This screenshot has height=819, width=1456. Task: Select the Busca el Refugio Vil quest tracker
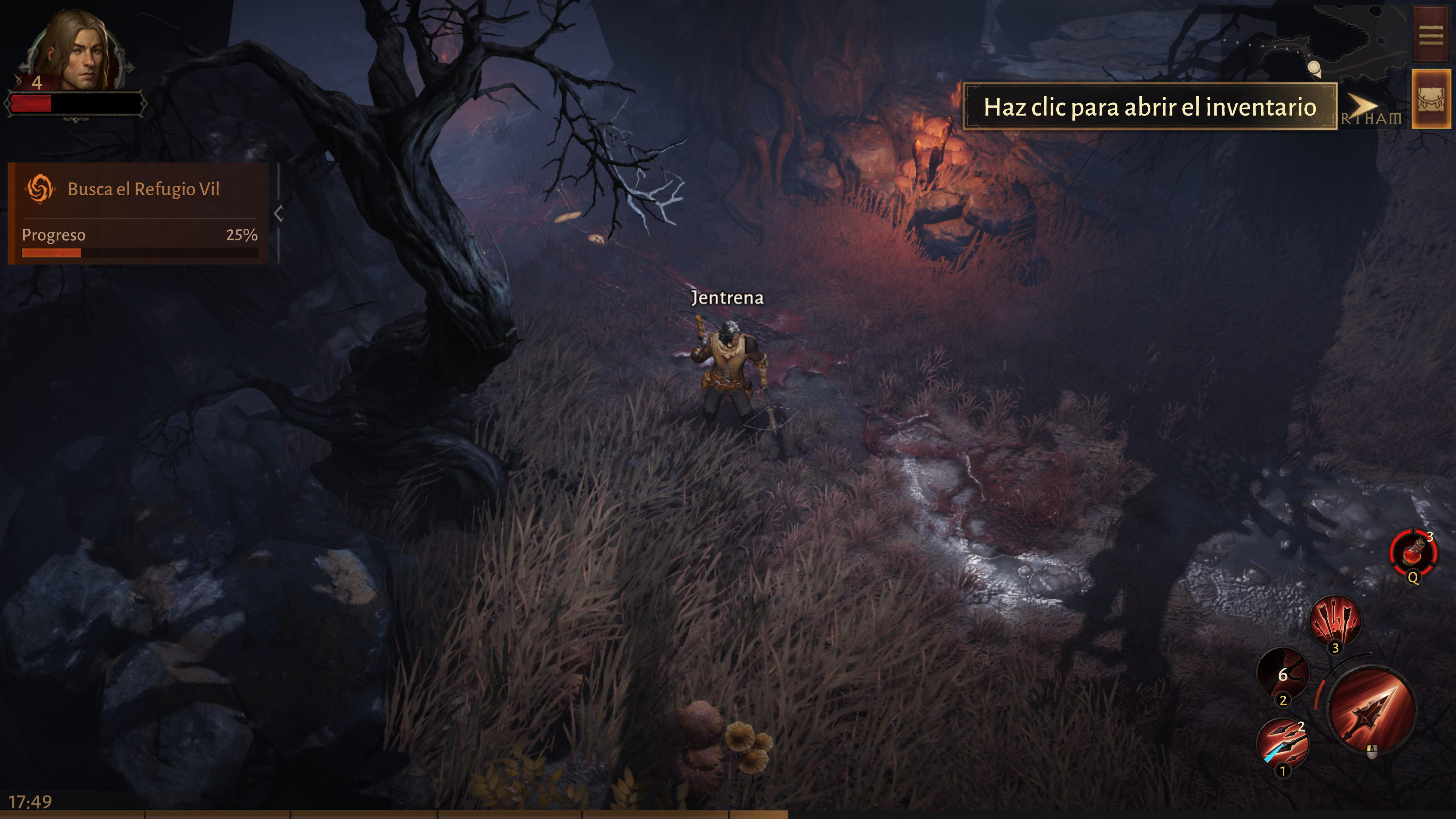tap(138, 189)
